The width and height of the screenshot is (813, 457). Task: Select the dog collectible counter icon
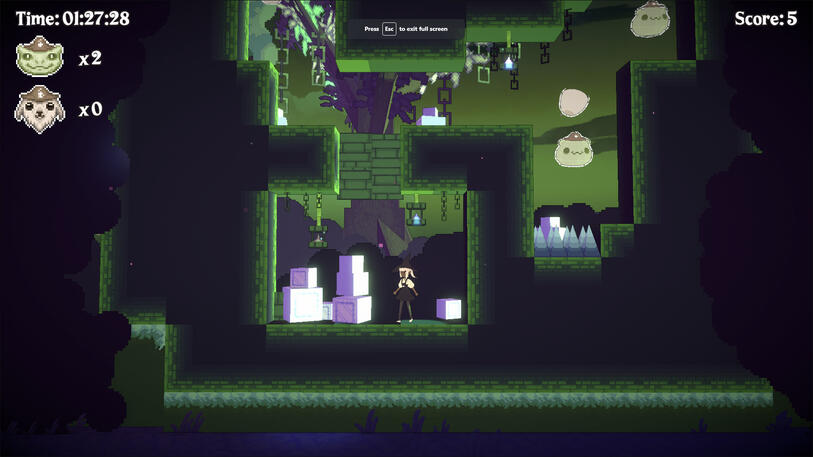40,109
